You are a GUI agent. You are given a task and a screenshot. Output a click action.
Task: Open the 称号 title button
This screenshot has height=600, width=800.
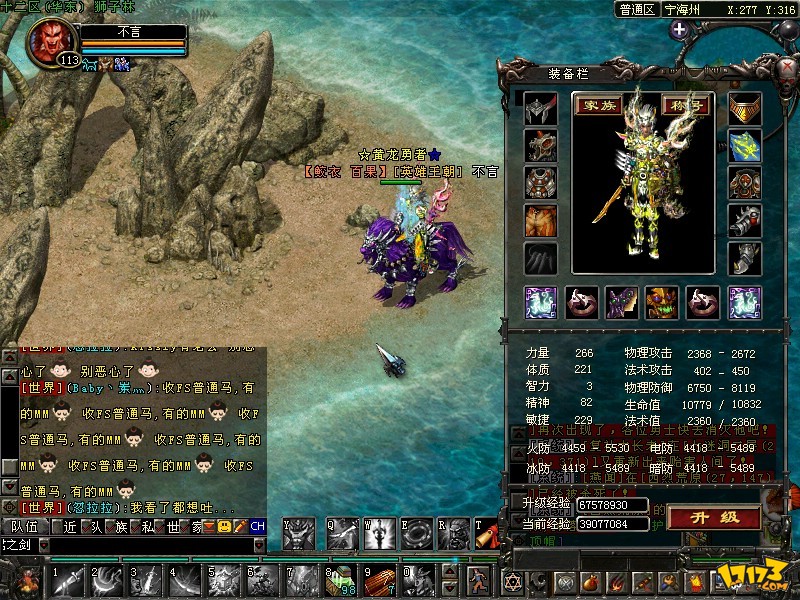tap(686, 105)
